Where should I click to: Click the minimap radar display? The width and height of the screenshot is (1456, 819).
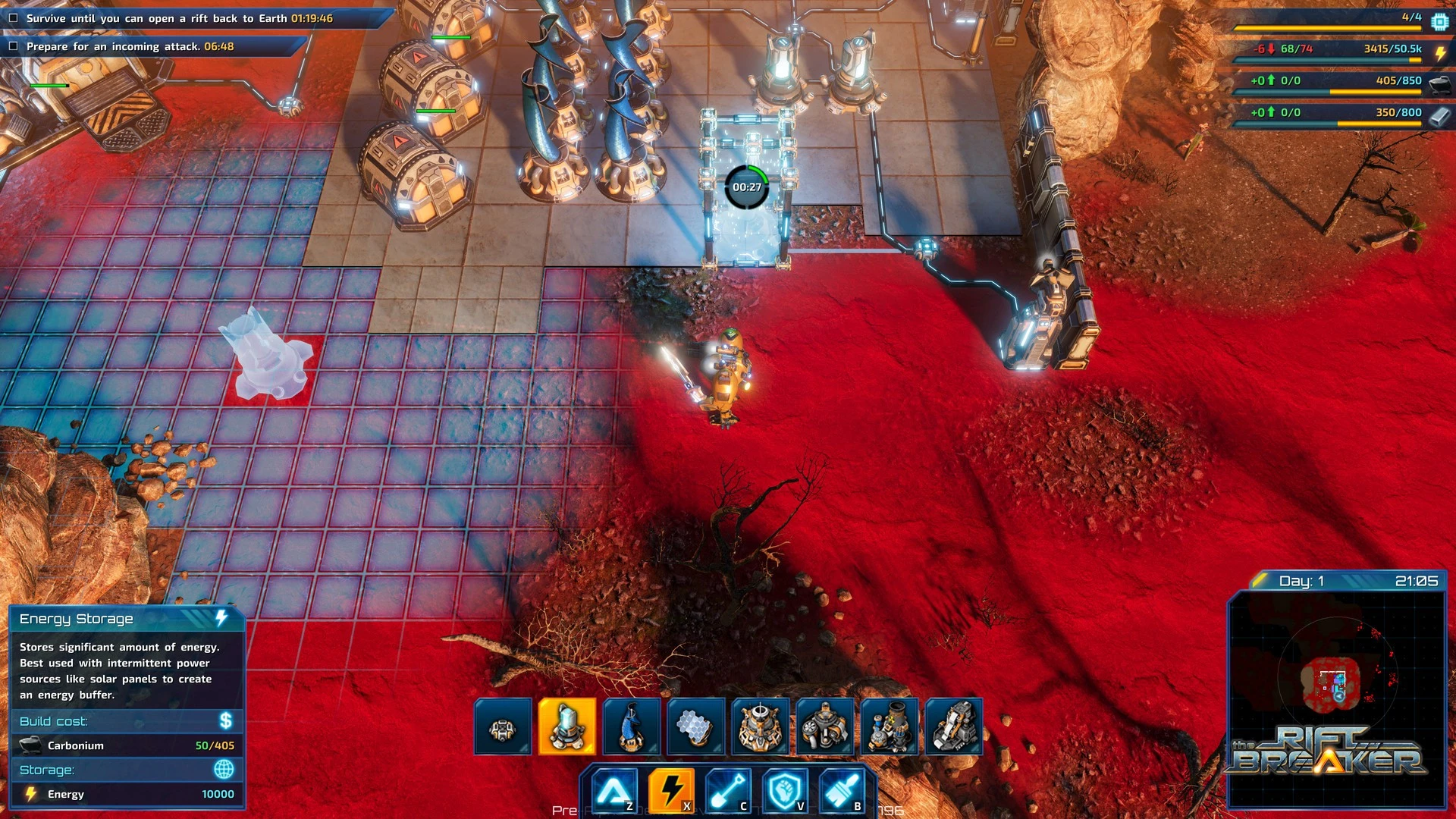[1336, 686]
